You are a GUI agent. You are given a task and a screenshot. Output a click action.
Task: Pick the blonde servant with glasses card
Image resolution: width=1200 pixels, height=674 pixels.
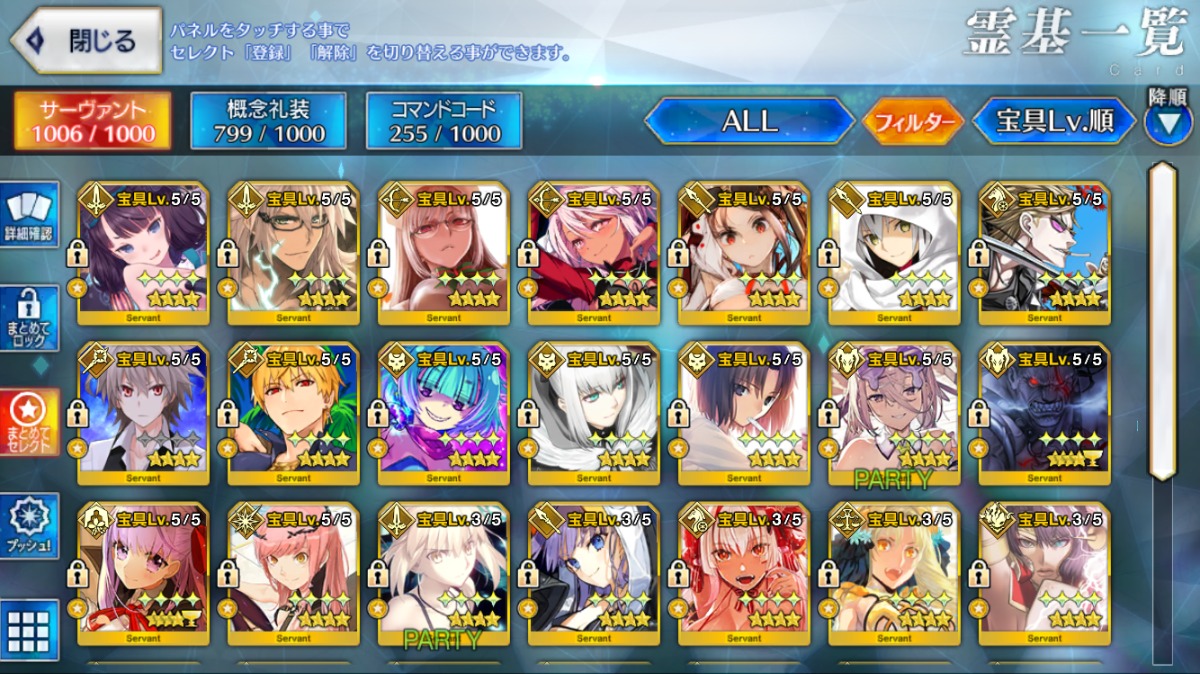click(293, 253)
